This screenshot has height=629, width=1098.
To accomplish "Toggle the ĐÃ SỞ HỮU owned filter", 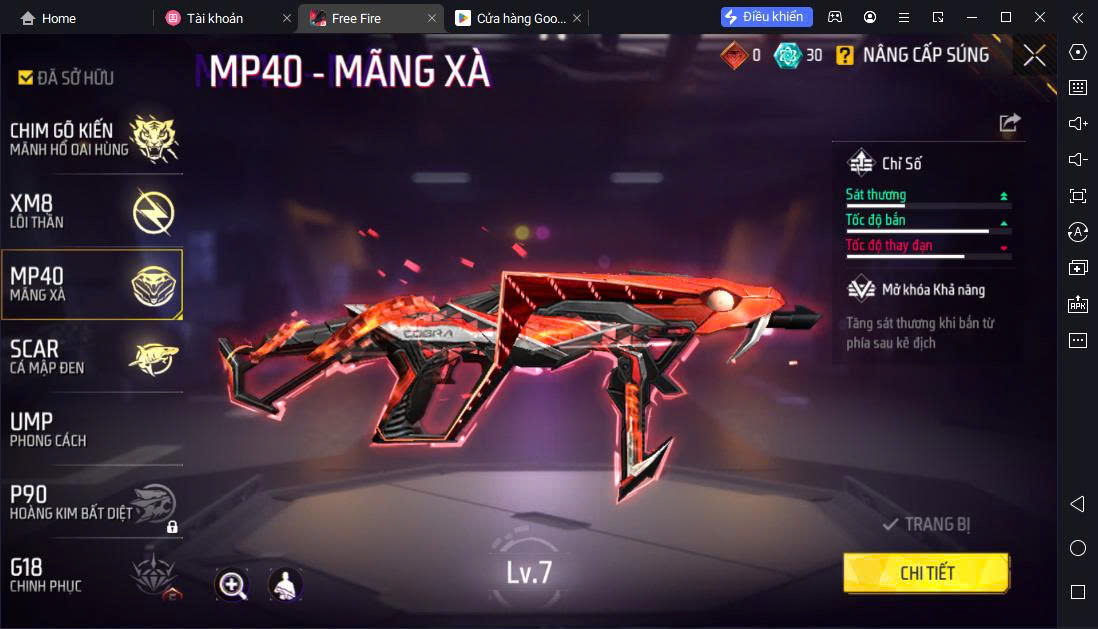I will (x=66, y=78).
